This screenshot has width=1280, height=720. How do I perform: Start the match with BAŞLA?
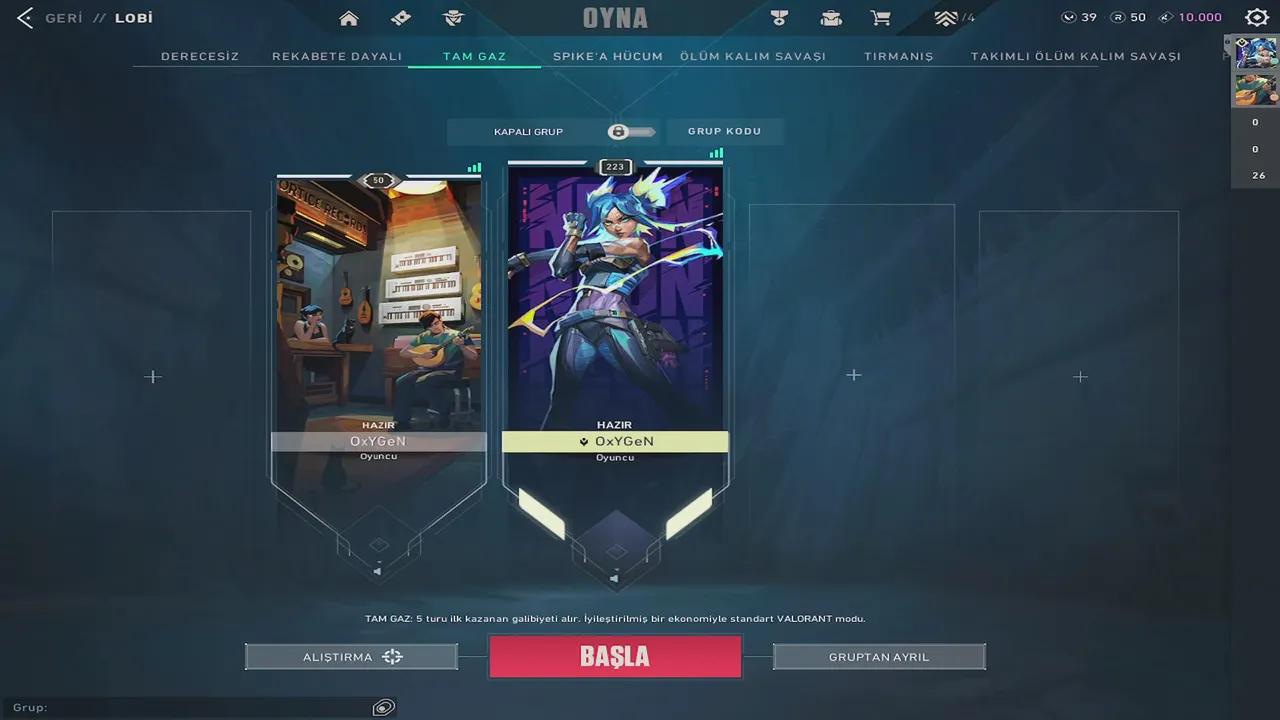coord(615,657)
